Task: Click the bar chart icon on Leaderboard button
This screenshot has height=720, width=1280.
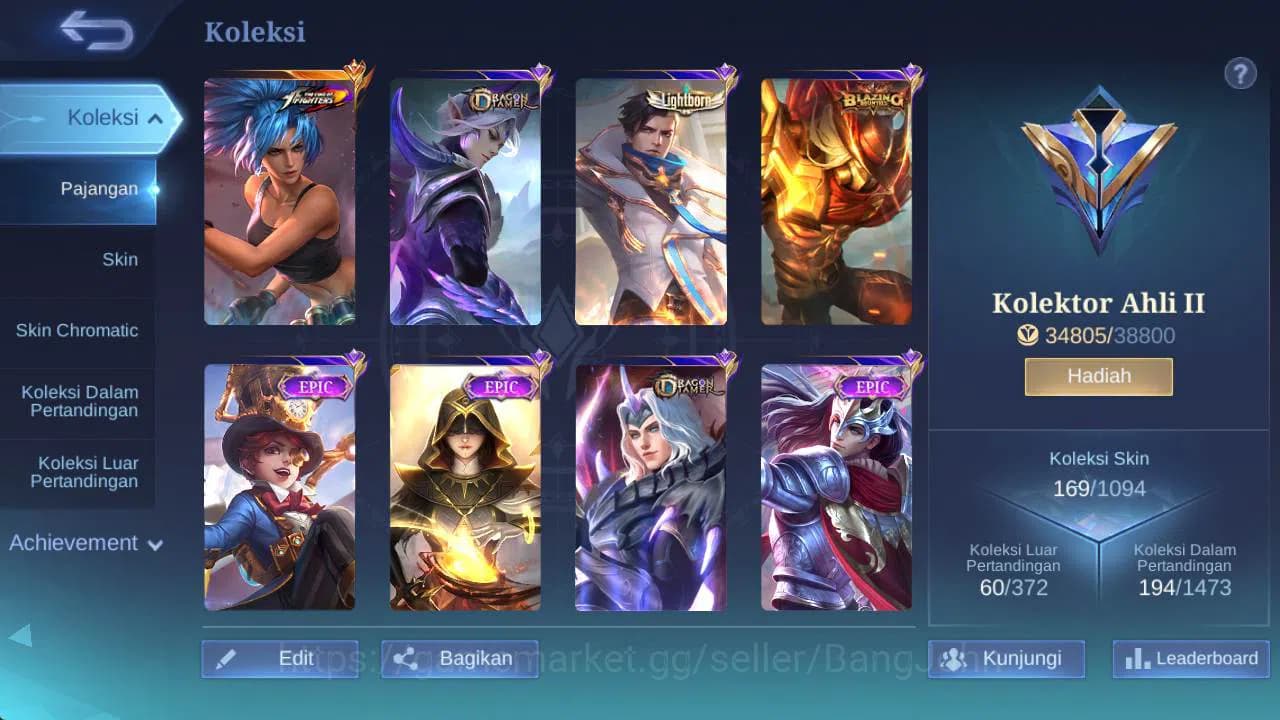Action: (1136, 659)
